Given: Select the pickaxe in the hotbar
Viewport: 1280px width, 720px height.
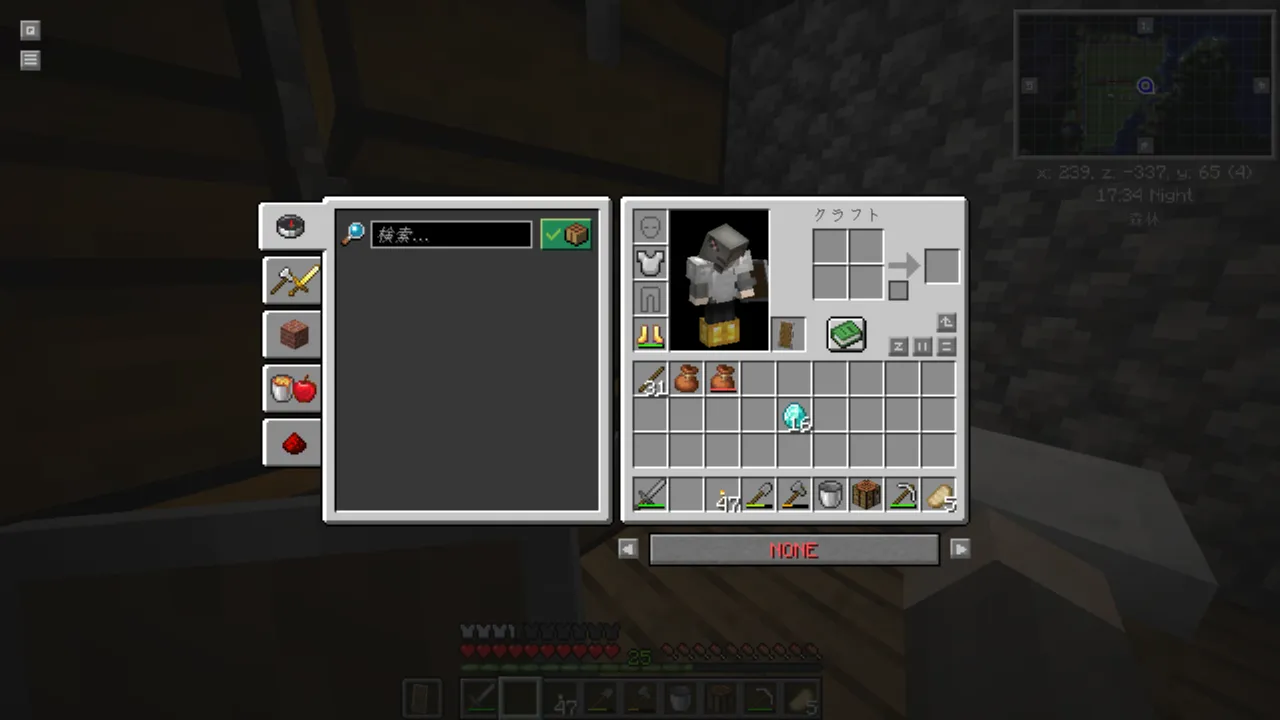Looking at the screenshot, I should pyautogui.click(x=902, y=495).
